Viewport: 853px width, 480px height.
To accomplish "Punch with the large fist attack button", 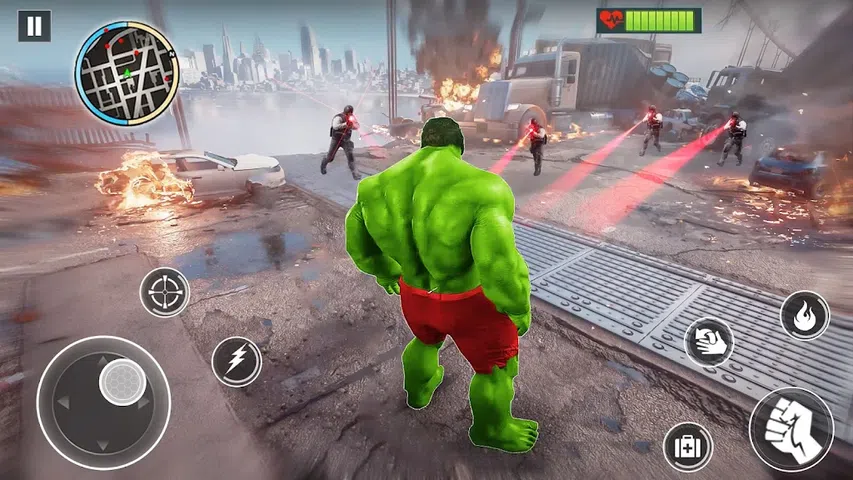I will [791, 428].
